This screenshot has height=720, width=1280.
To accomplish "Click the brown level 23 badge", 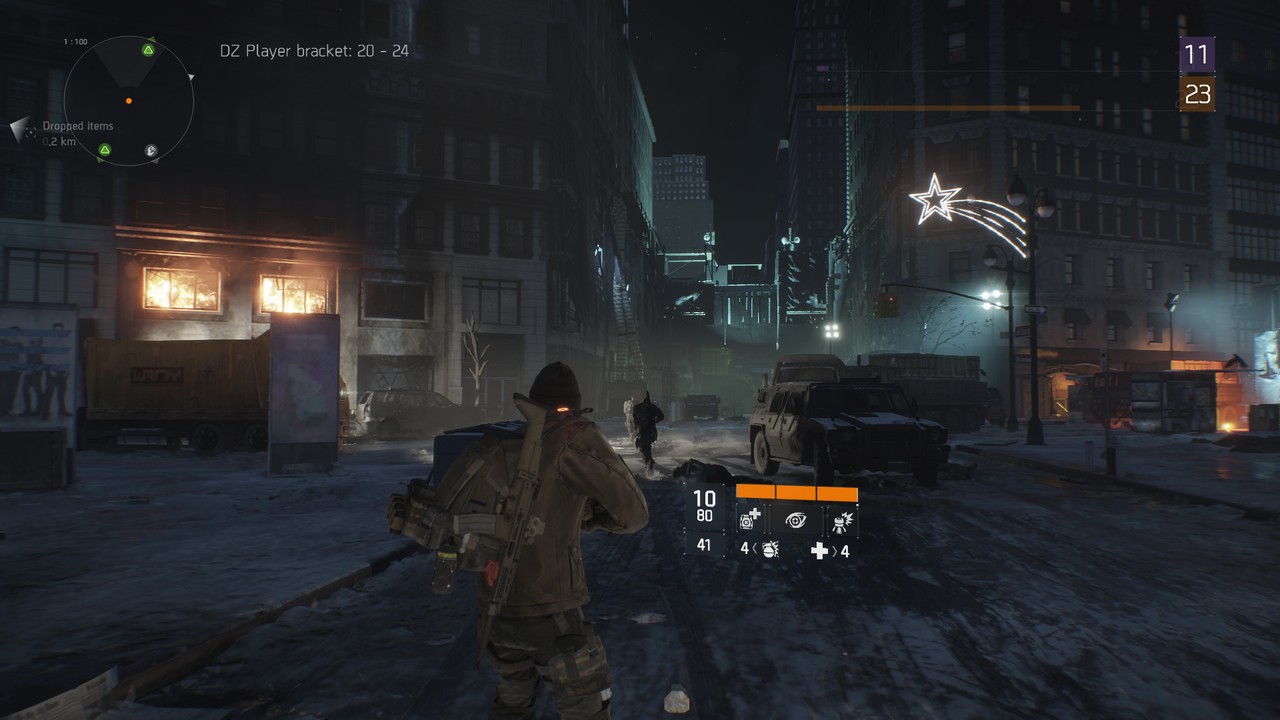I will pyautogui.click(x=1197, y=94).
